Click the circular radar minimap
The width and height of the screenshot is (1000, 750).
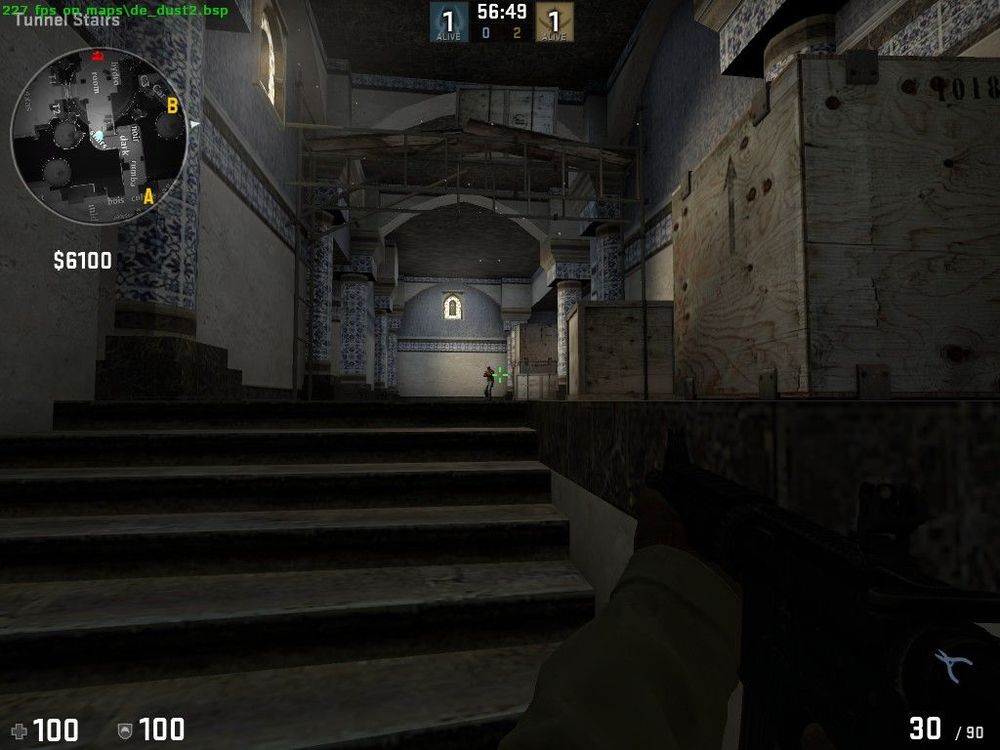(x=98, y=137)
